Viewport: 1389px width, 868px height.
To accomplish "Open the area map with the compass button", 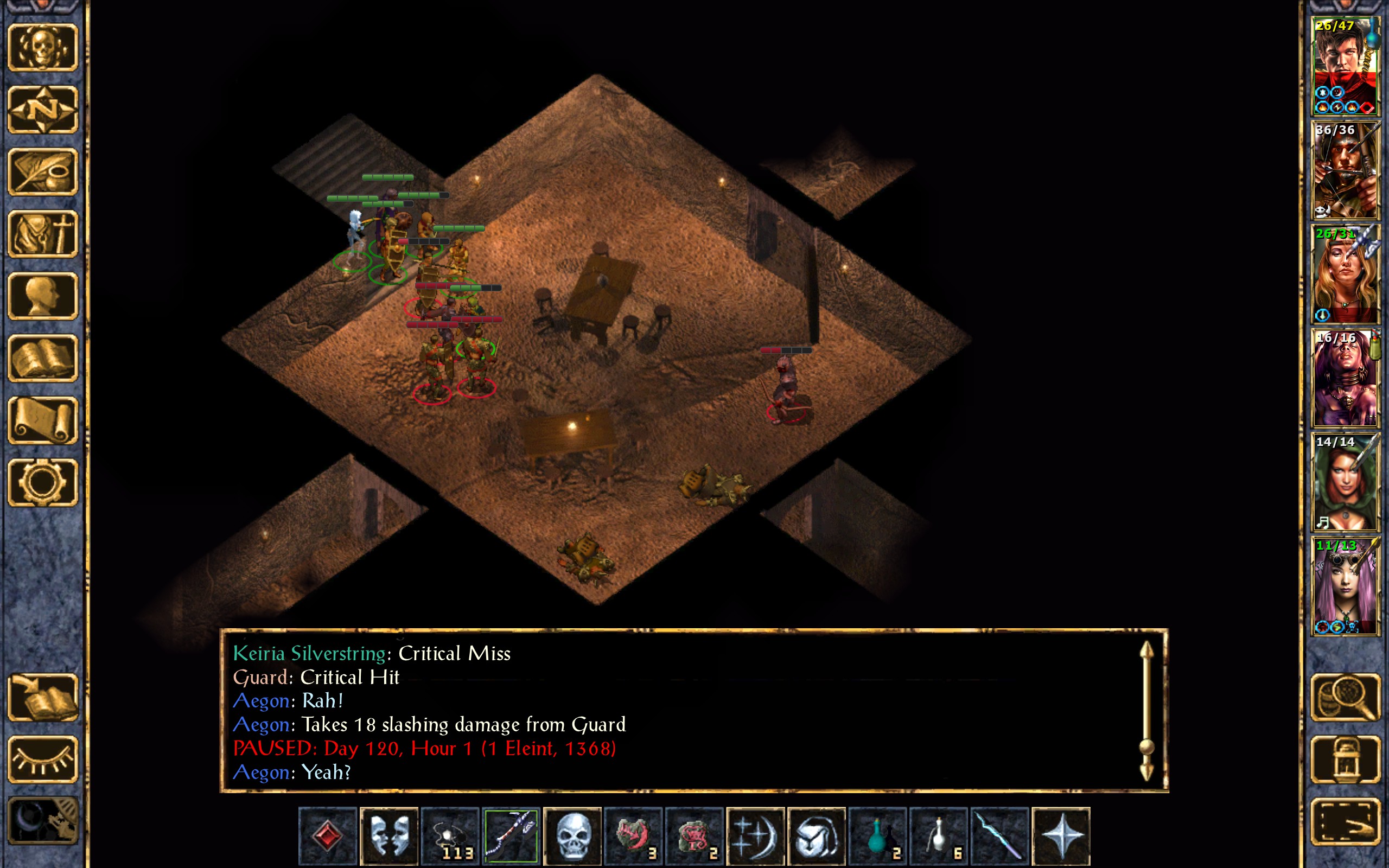I will tap(43, 110).
